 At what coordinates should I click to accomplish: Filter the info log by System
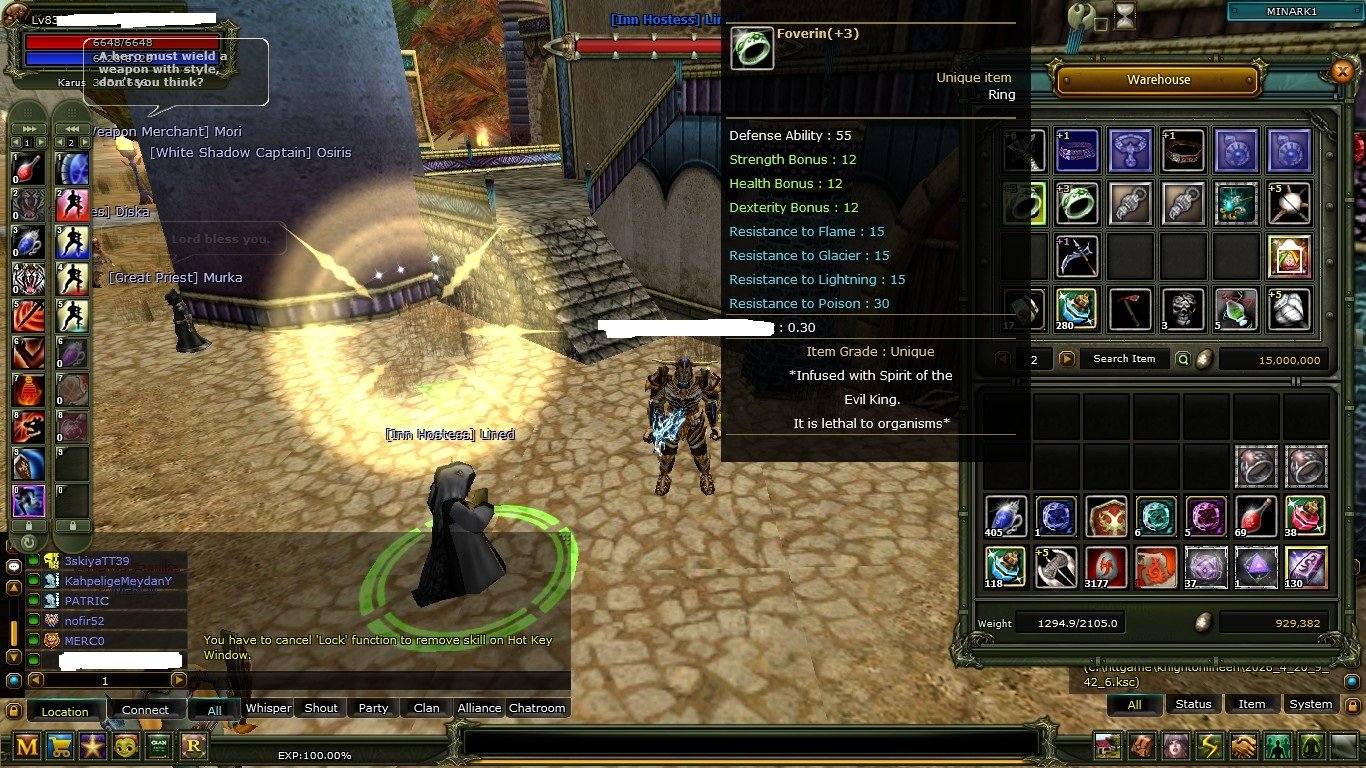(x=1310, y=704)
